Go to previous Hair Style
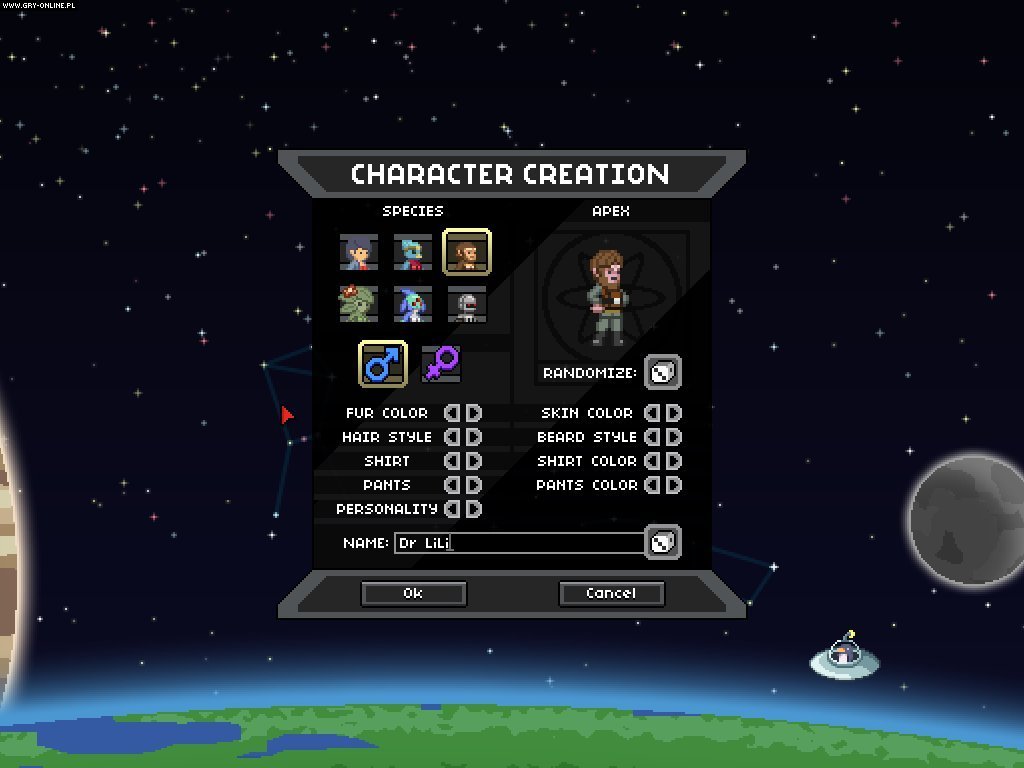The image size is (1024, 768). [451, 437]
